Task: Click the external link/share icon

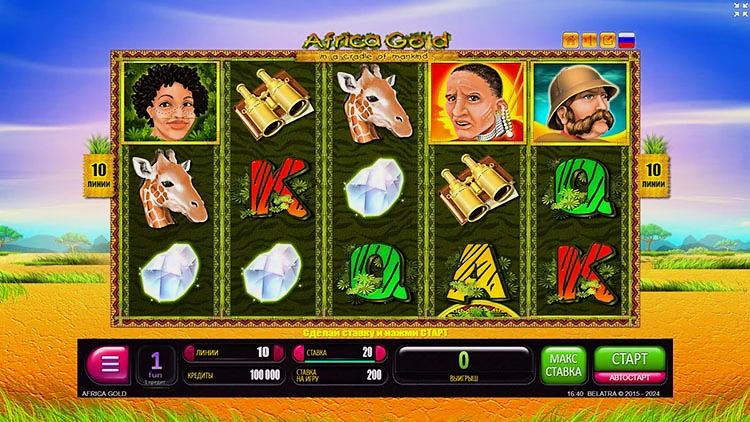Action: (608, 40)
